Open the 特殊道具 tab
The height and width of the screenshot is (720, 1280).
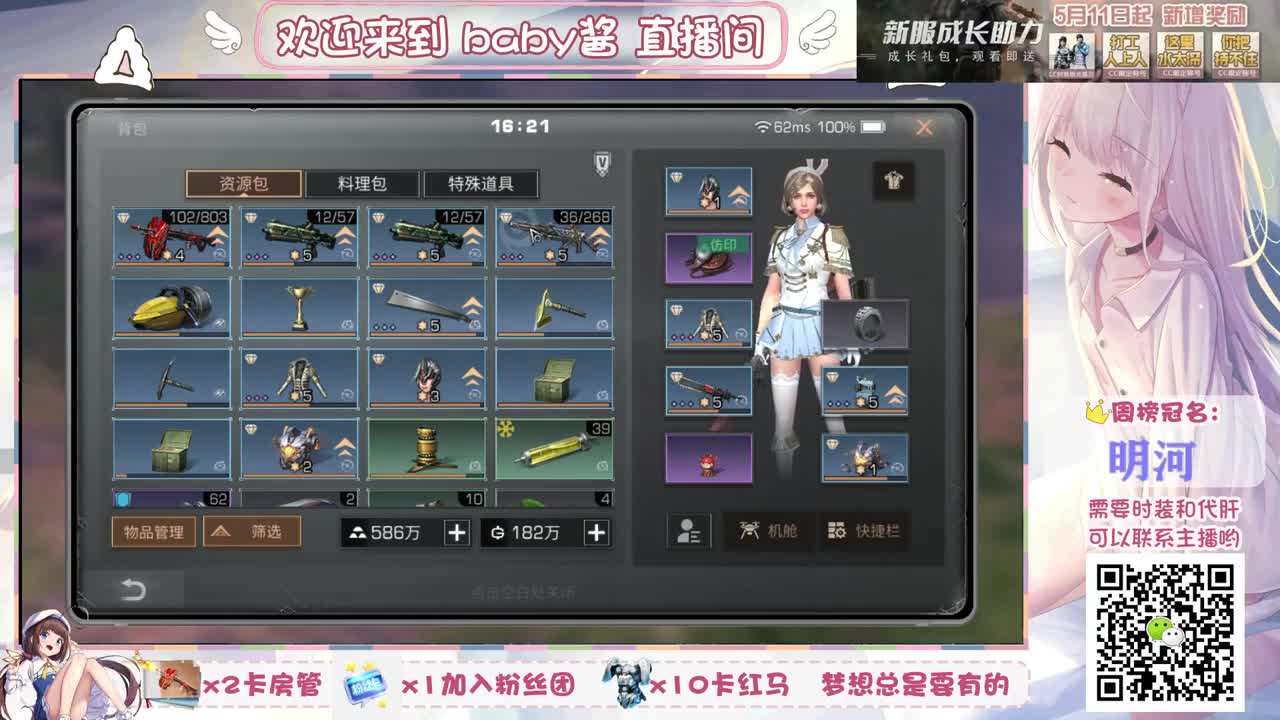484,183
